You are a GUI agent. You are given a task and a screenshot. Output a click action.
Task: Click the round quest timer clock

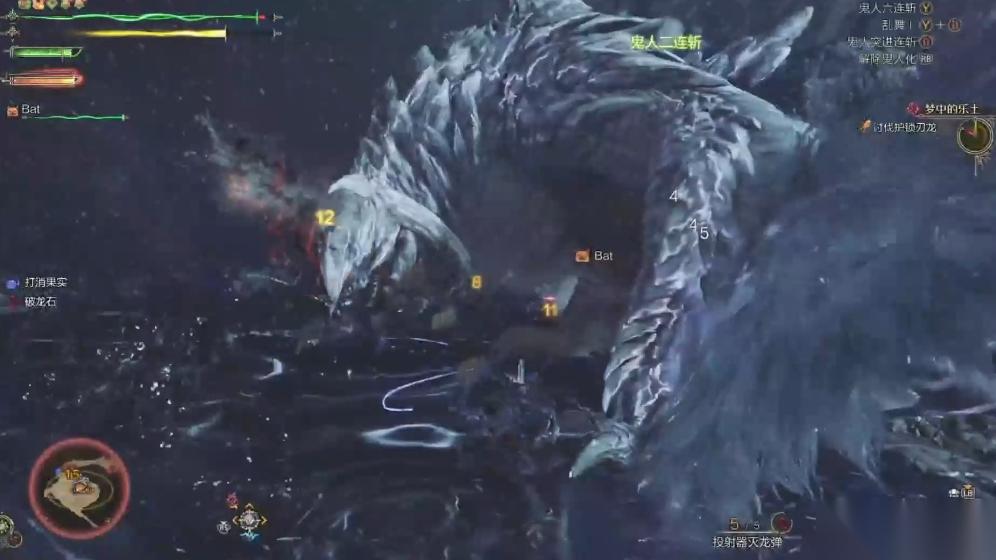pyautogui.click(x=974, y=136)
